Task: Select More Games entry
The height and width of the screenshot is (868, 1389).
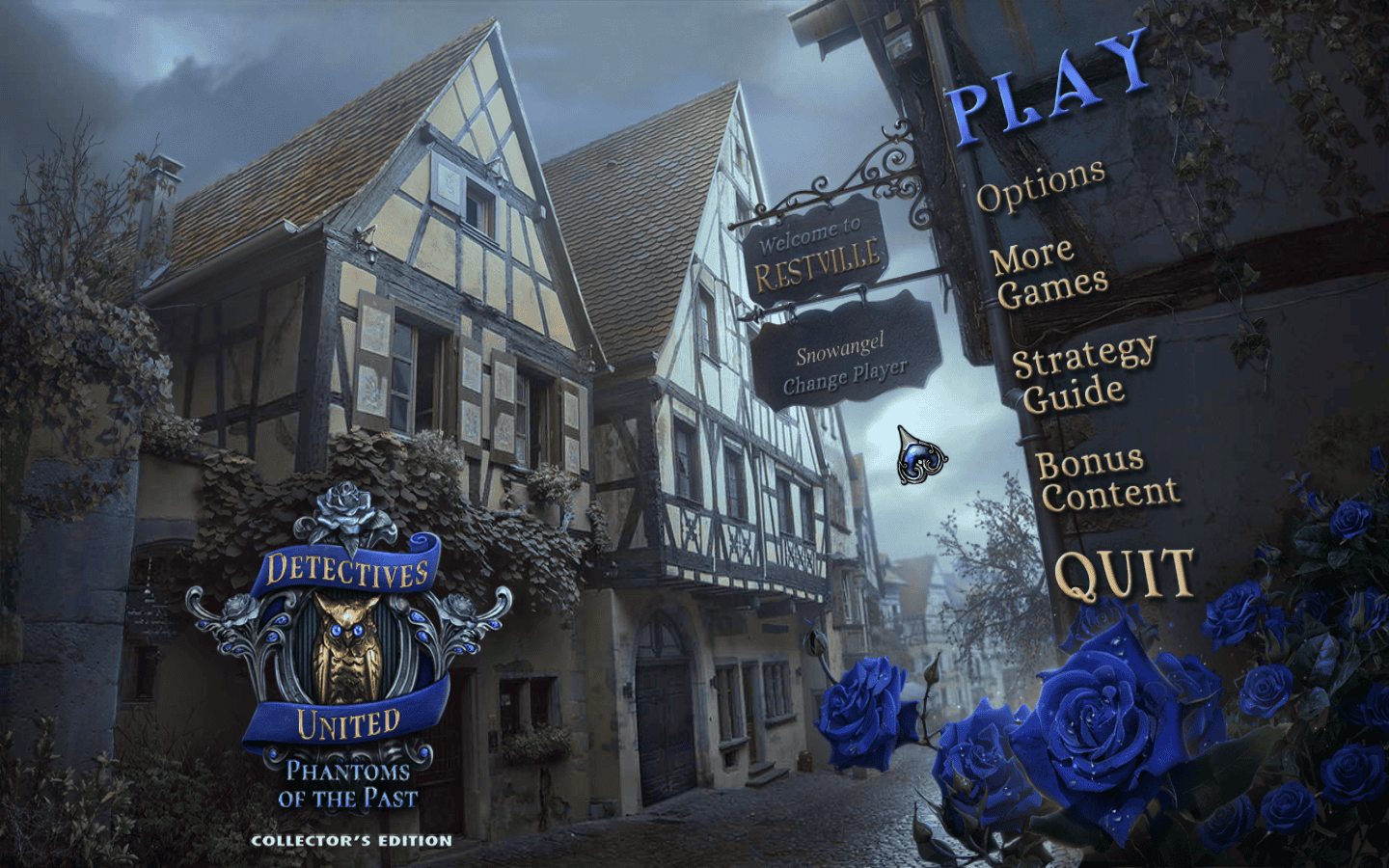Action: tap(1049, 273)
